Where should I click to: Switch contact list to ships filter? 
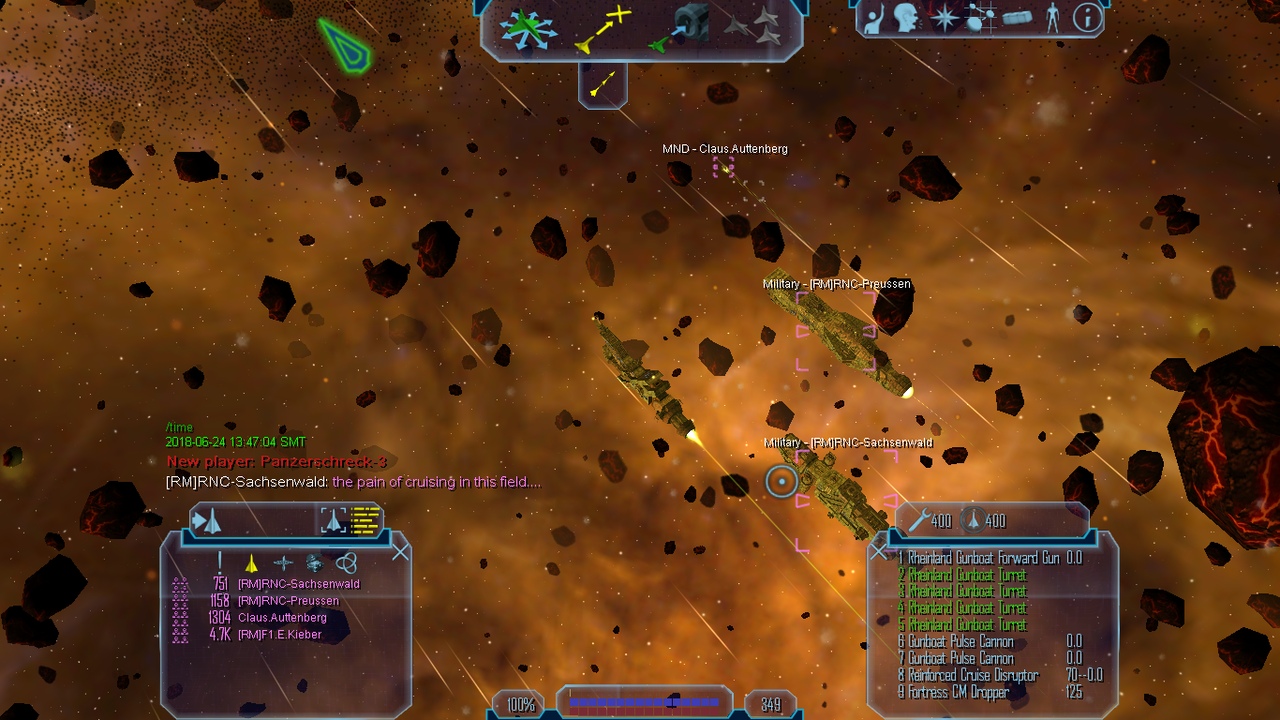click(x=251, y=563)
